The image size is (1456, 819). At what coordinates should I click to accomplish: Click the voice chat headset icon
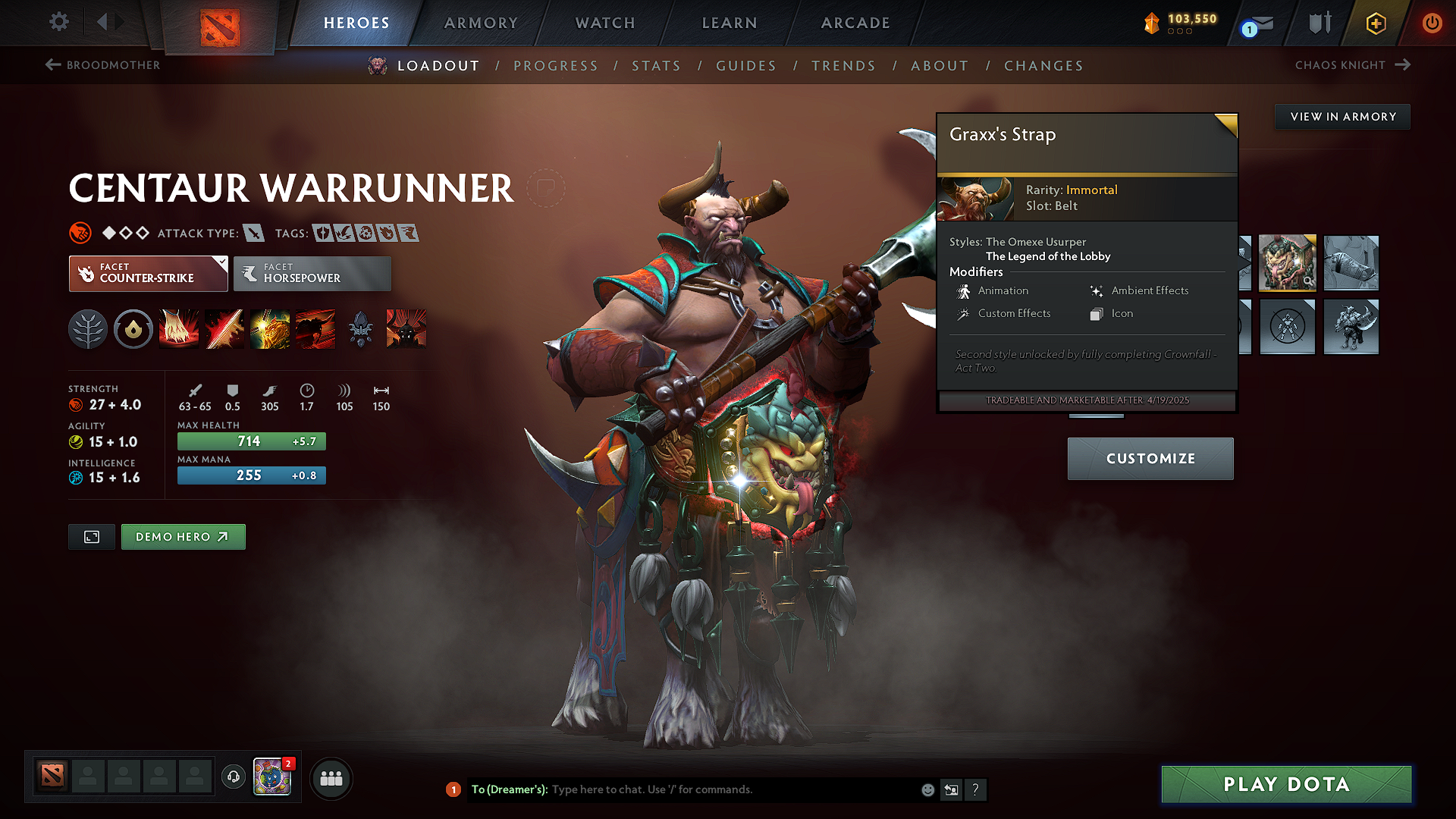[x=233, y=778]
